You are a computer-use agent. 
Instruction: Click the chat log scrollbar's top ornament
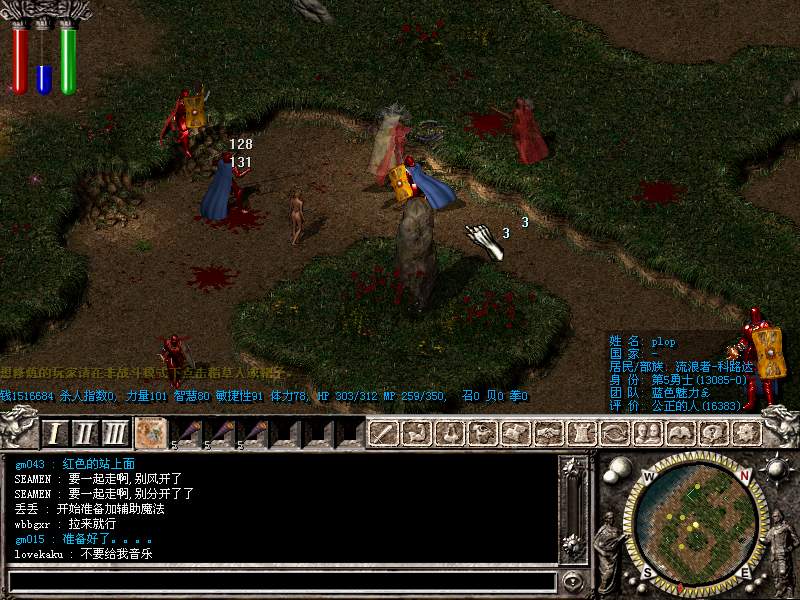point(573,468)
